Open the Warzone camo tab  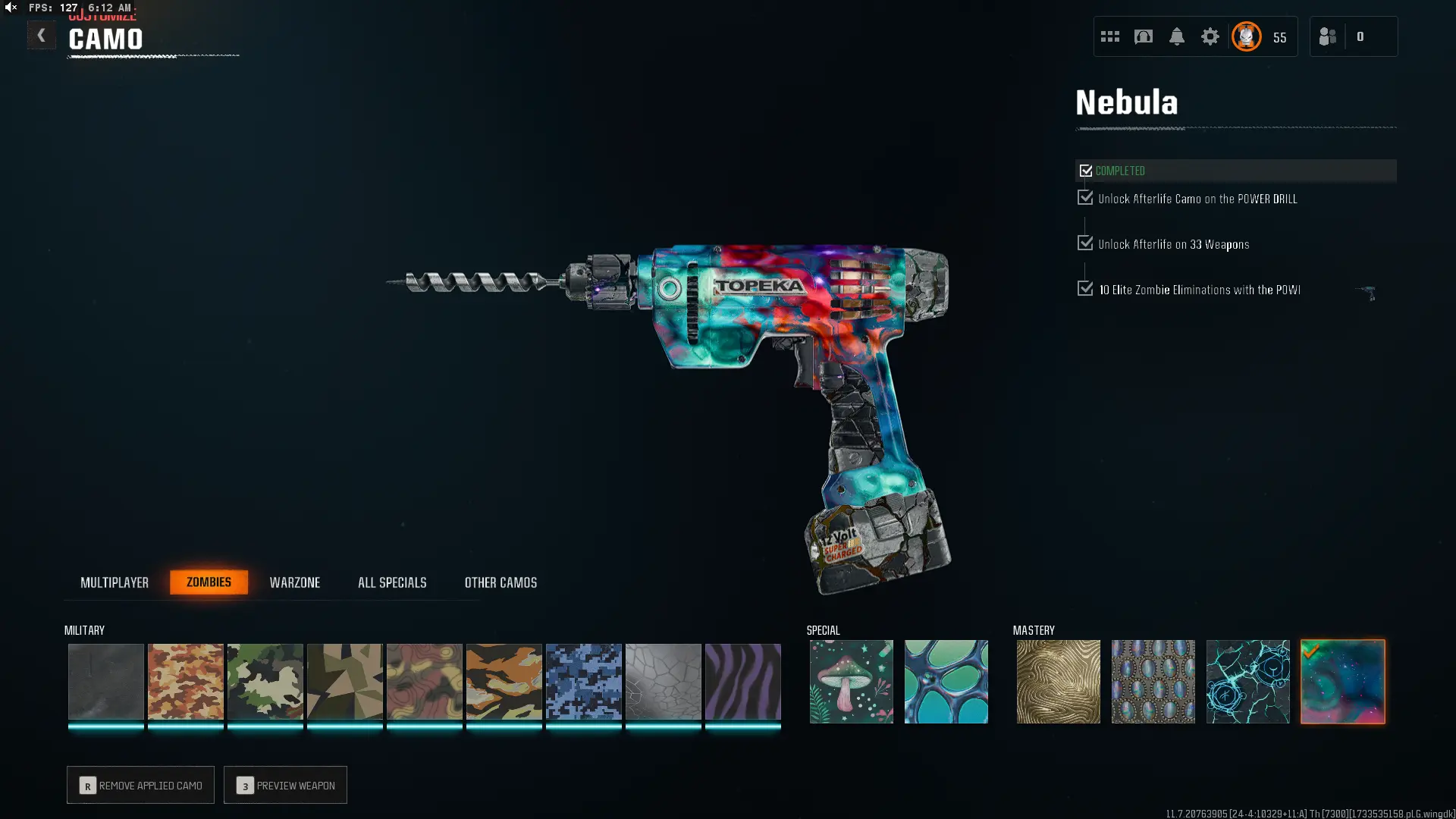point(295,582)
